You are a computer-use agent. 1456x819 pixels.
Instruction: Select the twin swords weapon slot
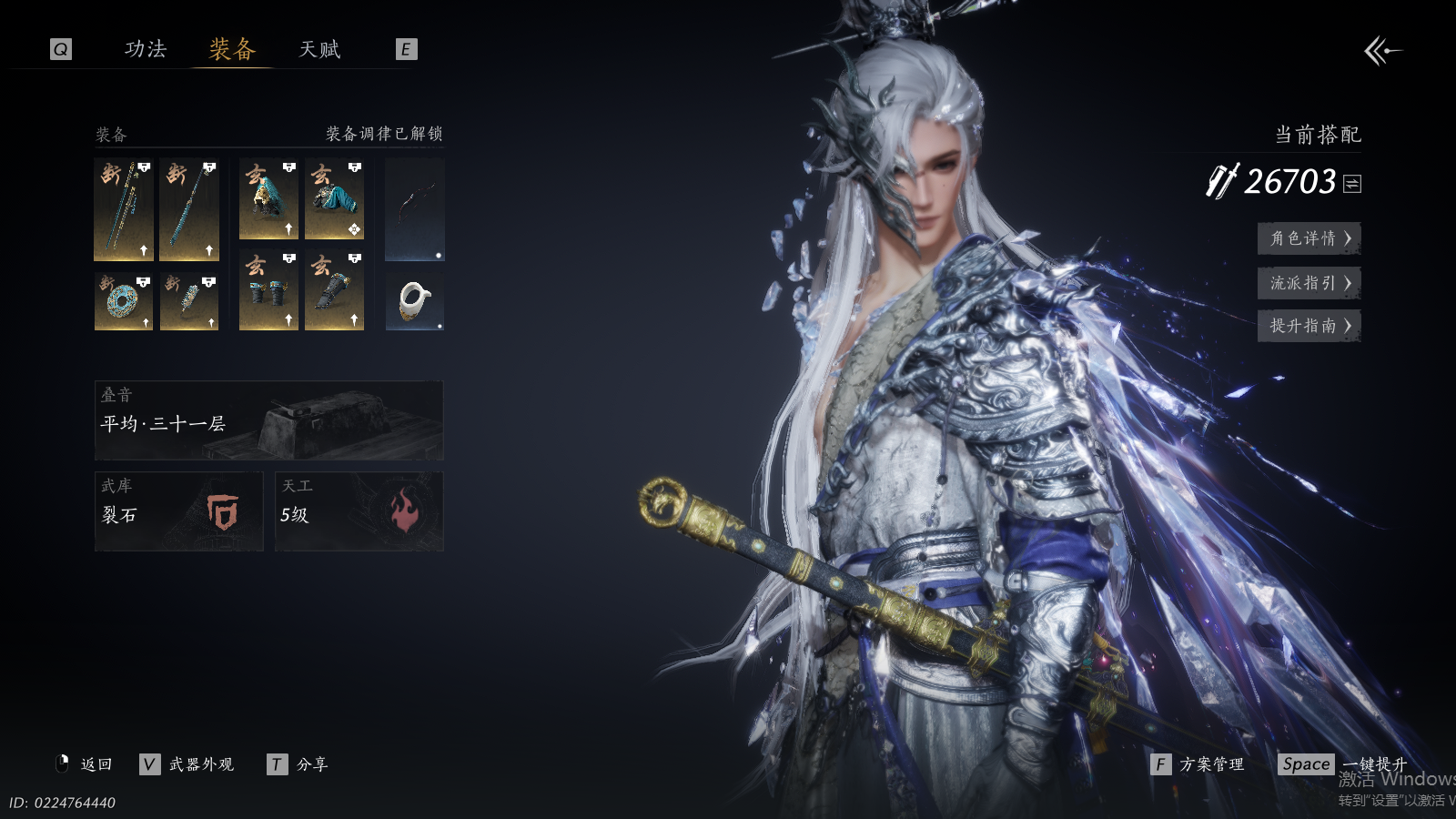124,209
